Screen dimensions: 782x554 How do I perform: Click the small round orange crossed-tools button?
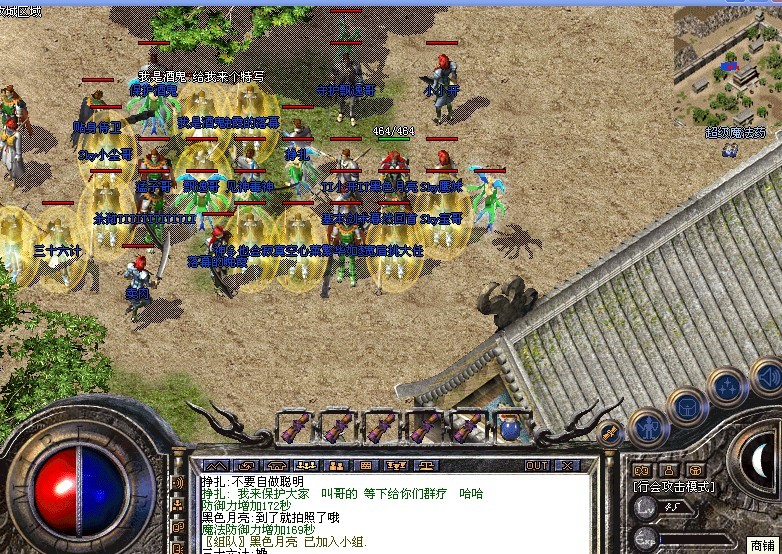tap(610, 432)
